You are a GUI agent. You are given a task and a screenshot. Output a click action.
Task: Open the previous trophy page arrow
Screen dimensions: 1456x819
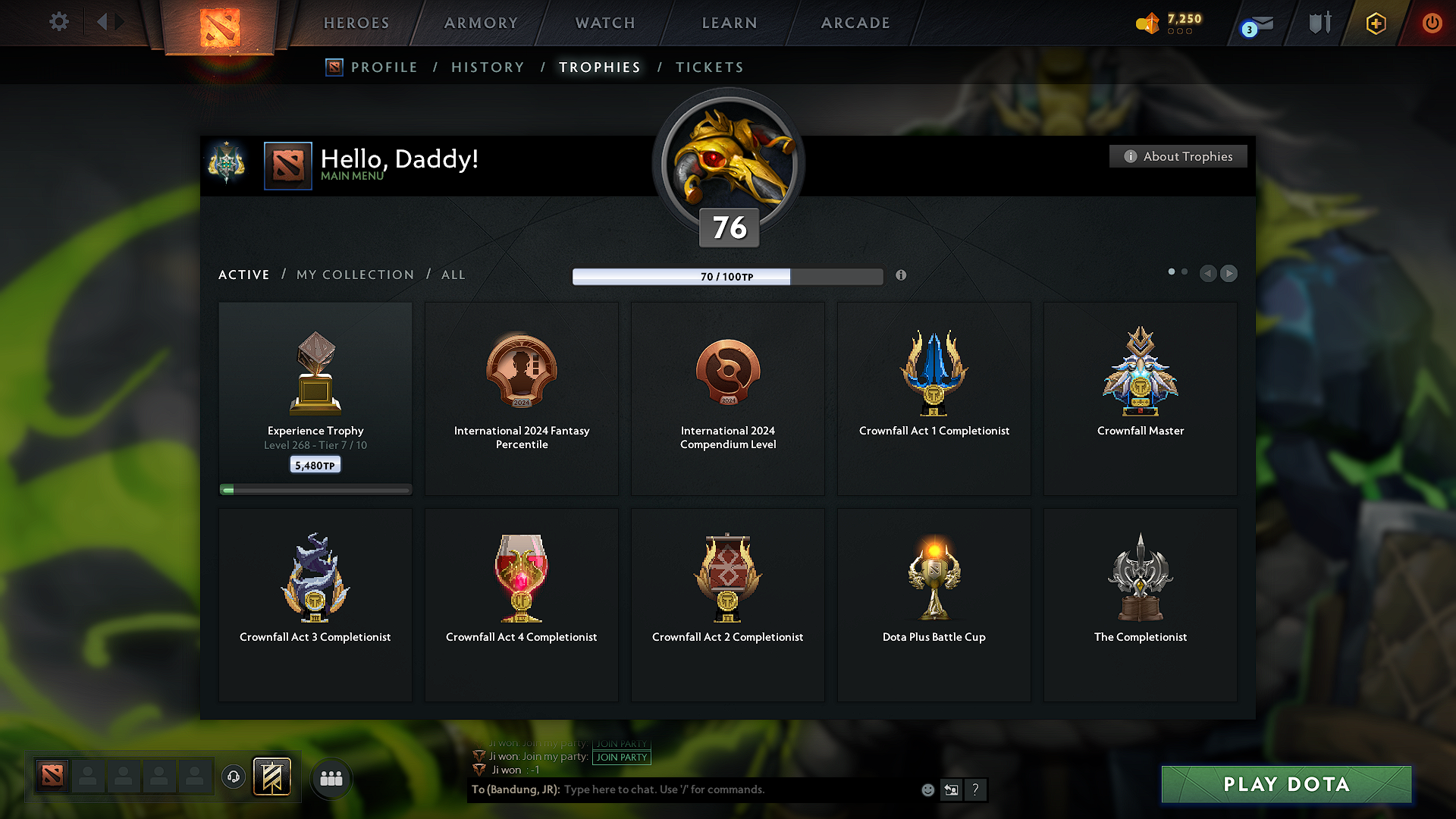pos(1208,274)
